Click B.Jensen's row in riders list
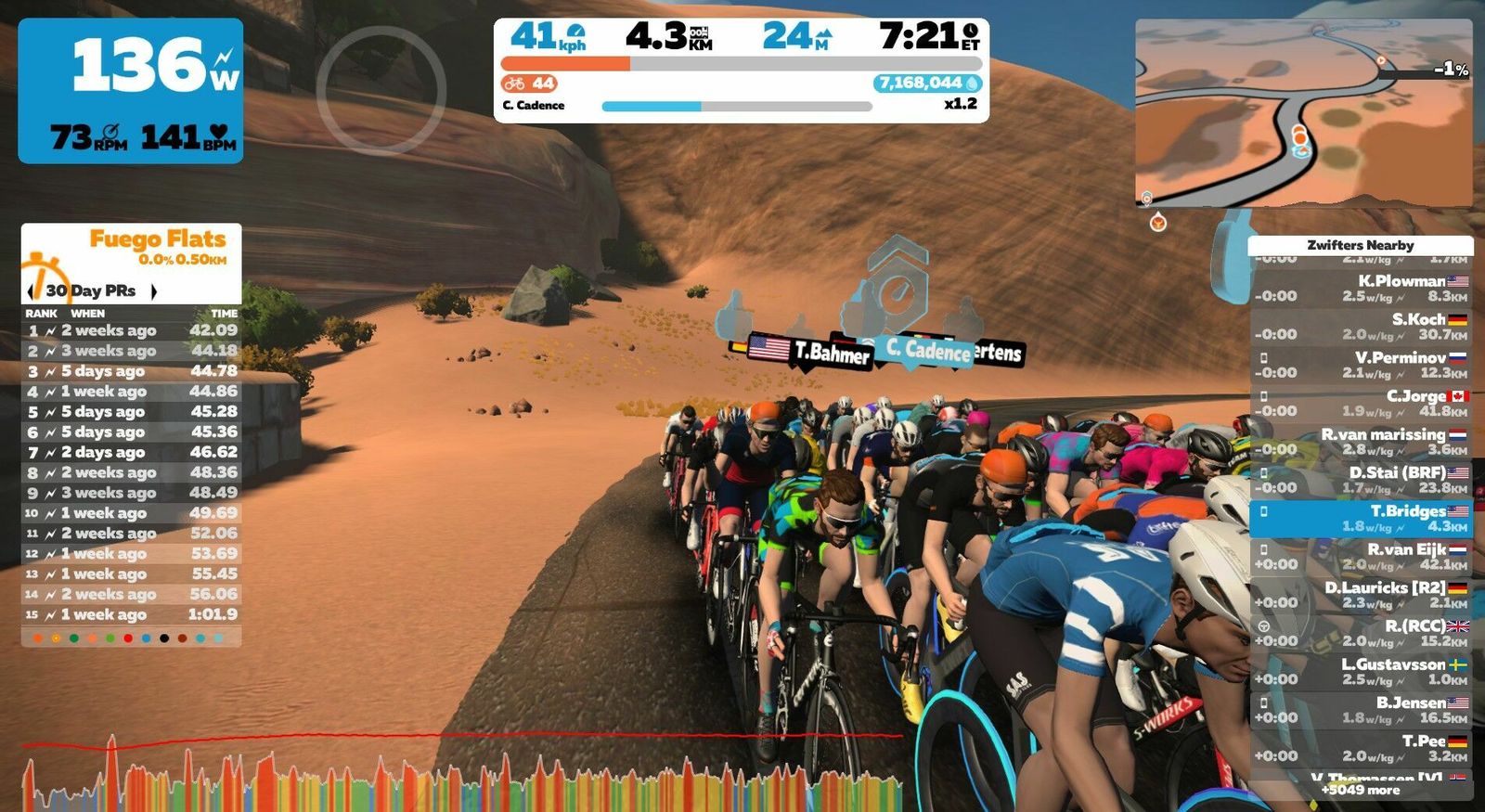This screenshot has height=812, width=1485. tap(1360, 710)
